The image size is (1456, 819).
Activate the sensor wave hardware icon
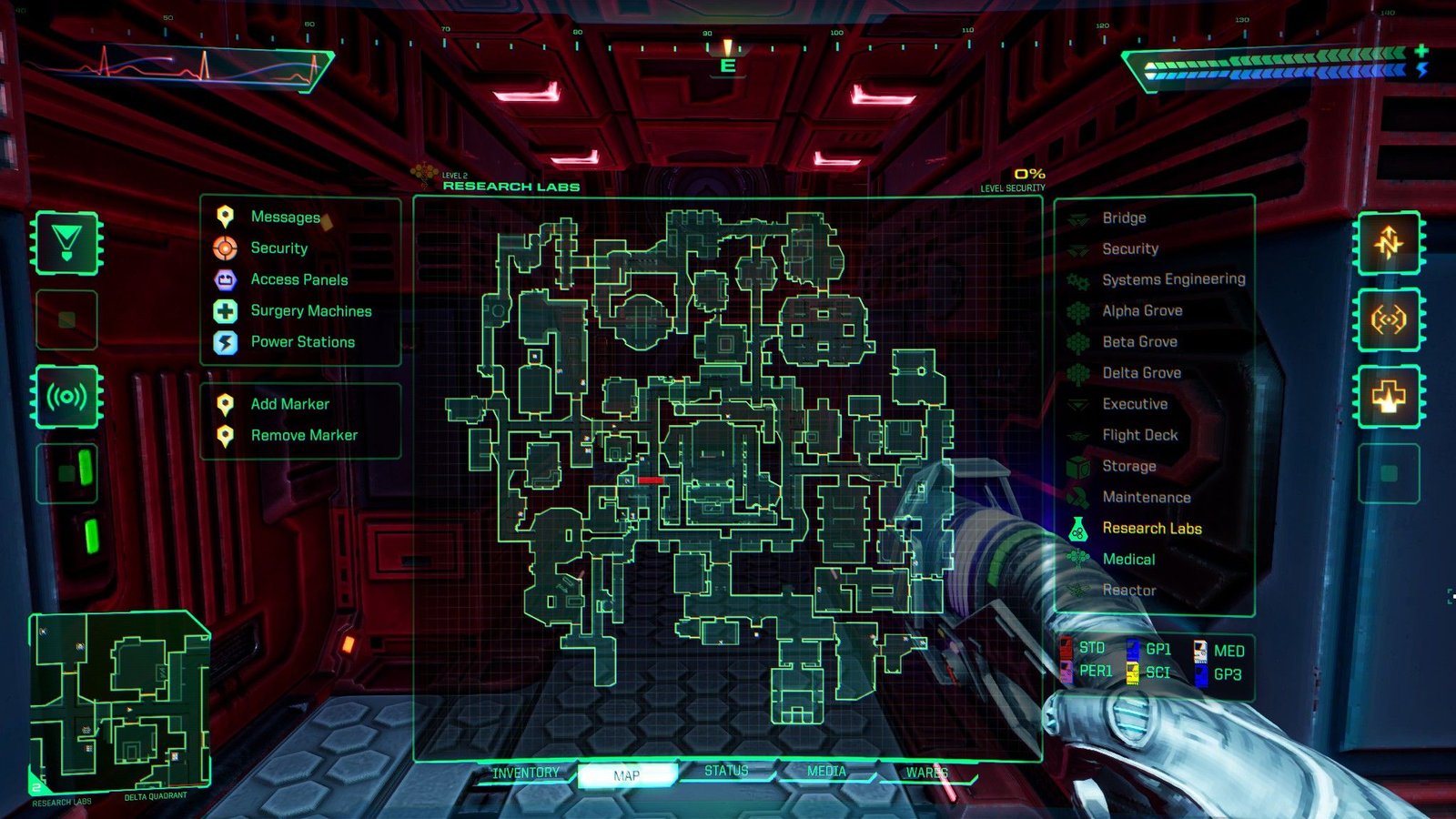pos(66,397)
